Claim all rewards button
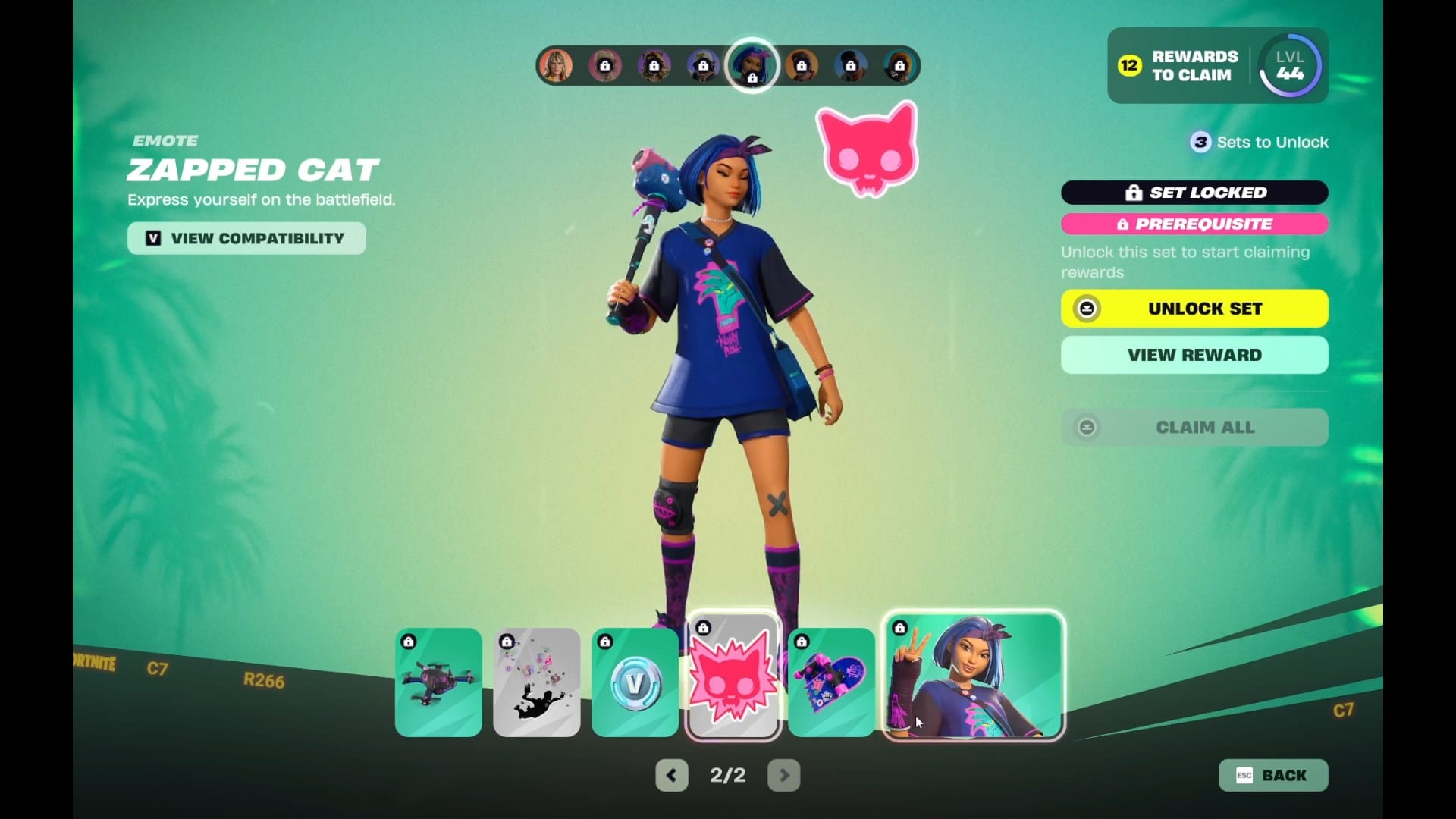This screenshot has width=1456, height=819. pyautogui.click(x=1194, y=428)
